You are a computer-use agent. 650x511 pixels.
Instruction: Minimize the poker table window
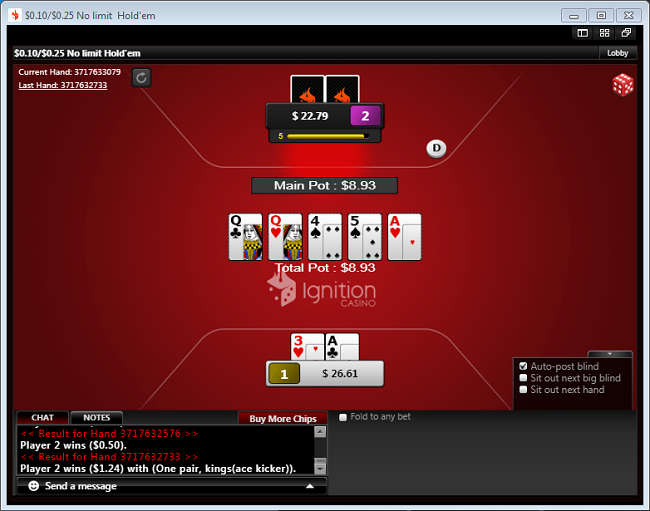click(573, 15)
